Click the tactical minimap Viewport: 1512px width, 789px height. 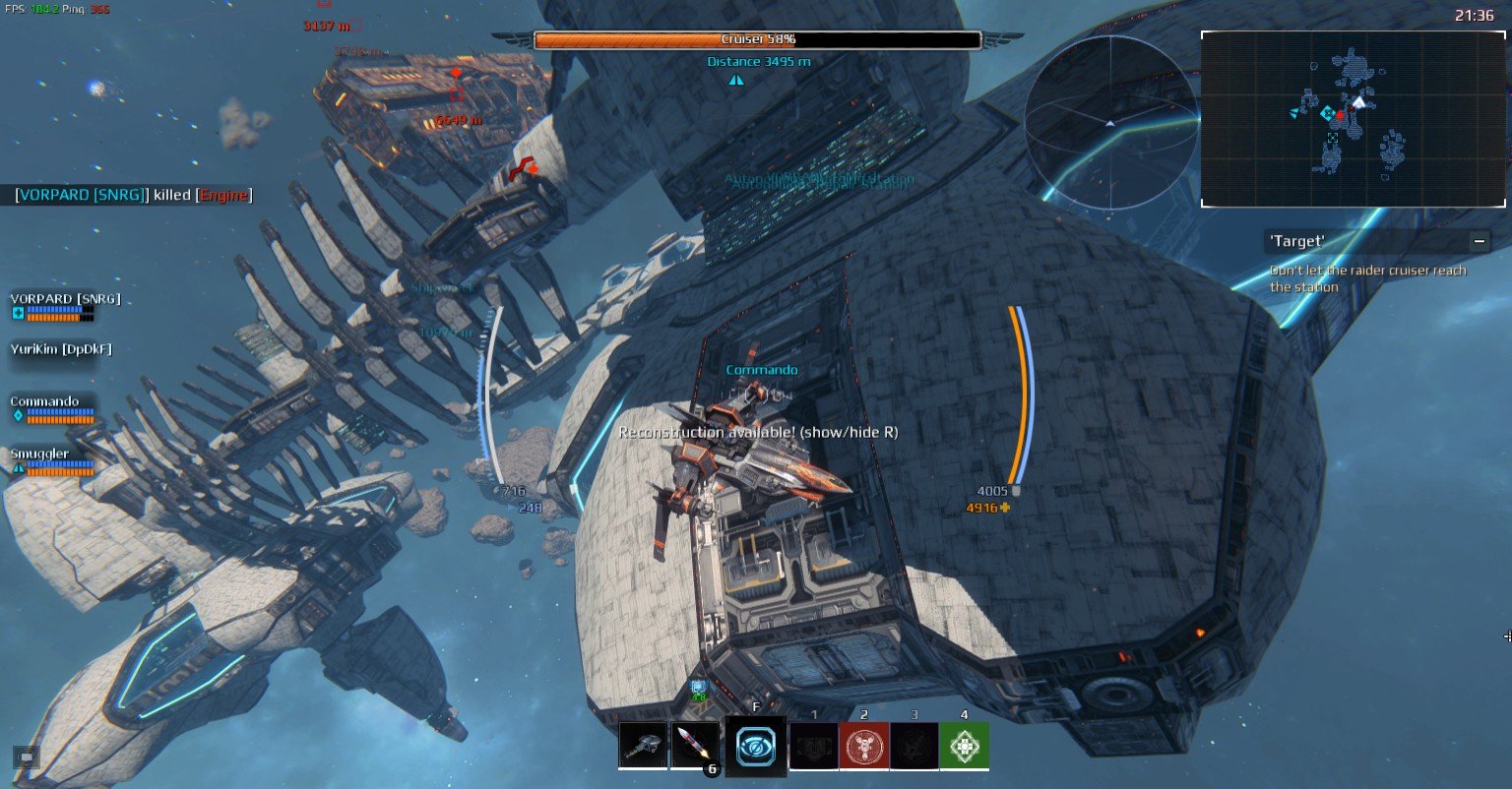click(1353, 119)
